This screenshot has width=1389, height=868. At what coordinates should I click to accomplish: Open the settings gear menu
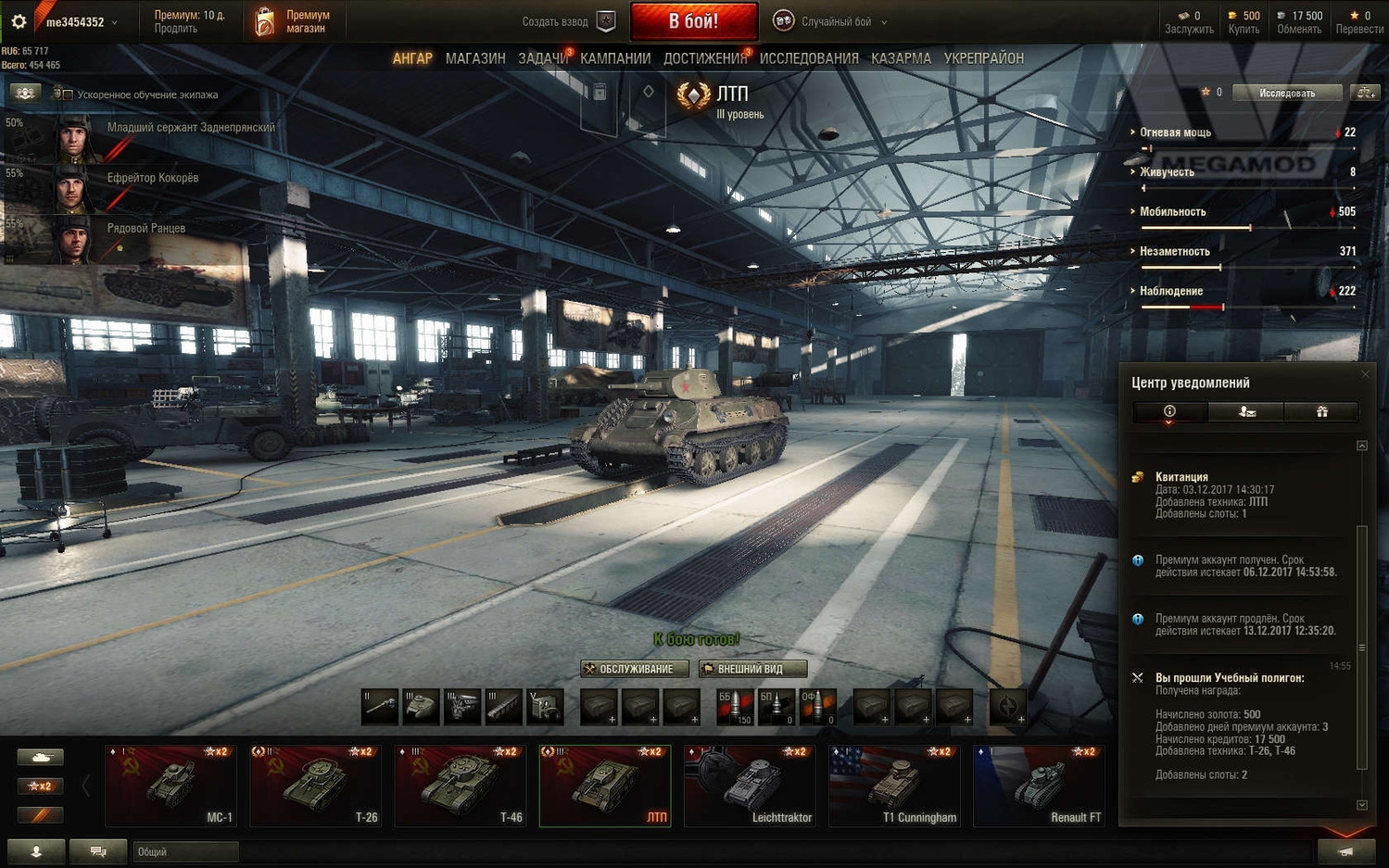click(x=19, y=21)
